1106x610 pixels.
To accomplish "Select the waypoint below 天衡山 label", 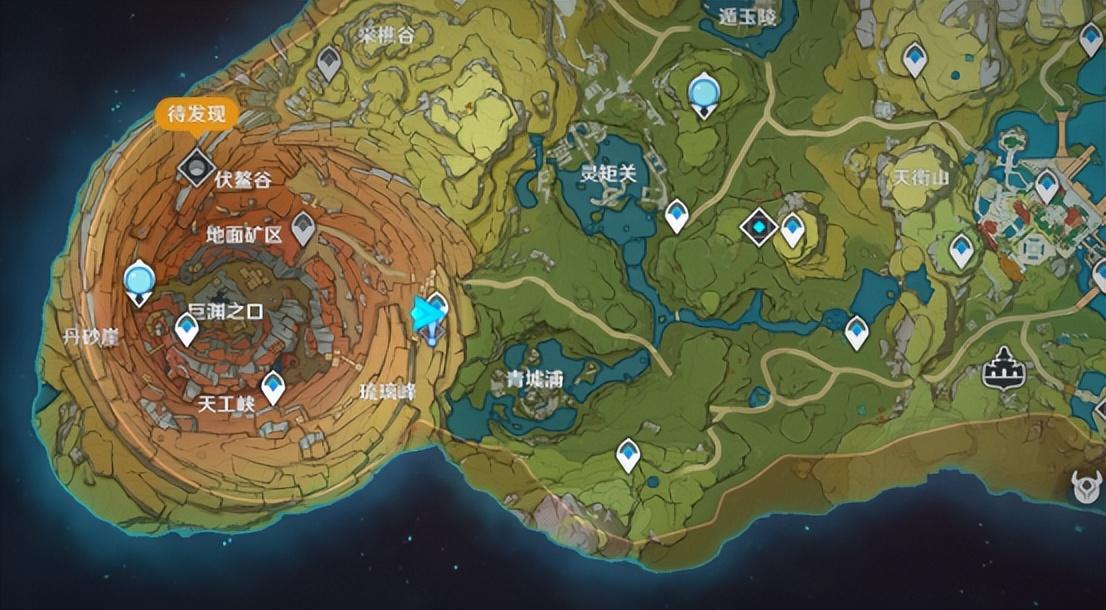I will (961, 249).
